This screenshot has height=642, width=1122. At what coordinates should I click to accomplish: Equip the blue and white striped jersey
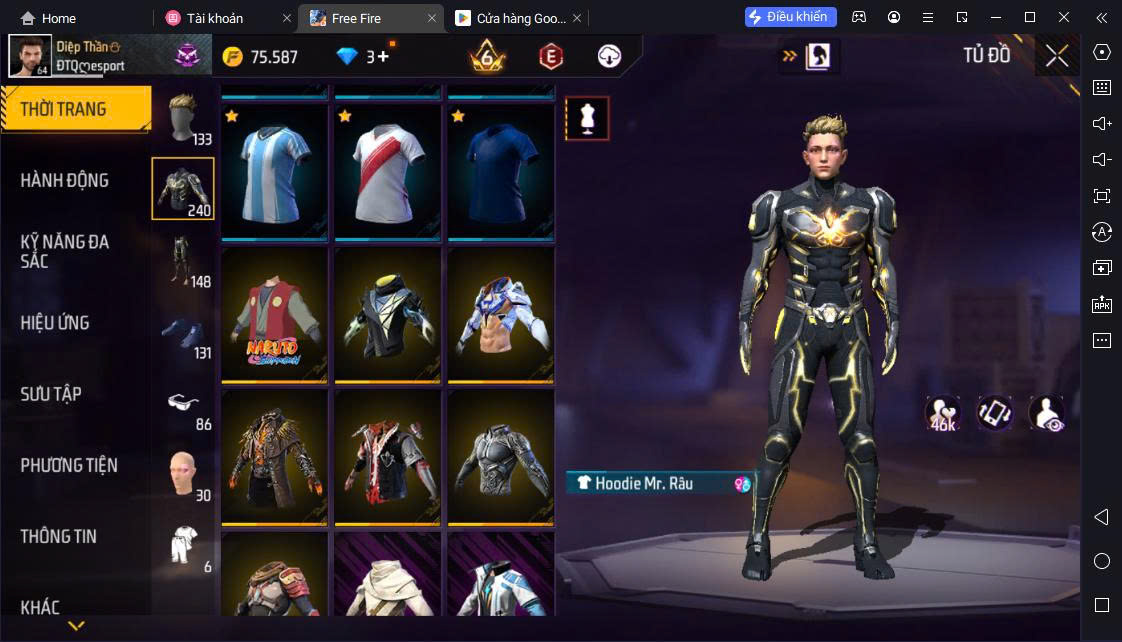point(274,172)
